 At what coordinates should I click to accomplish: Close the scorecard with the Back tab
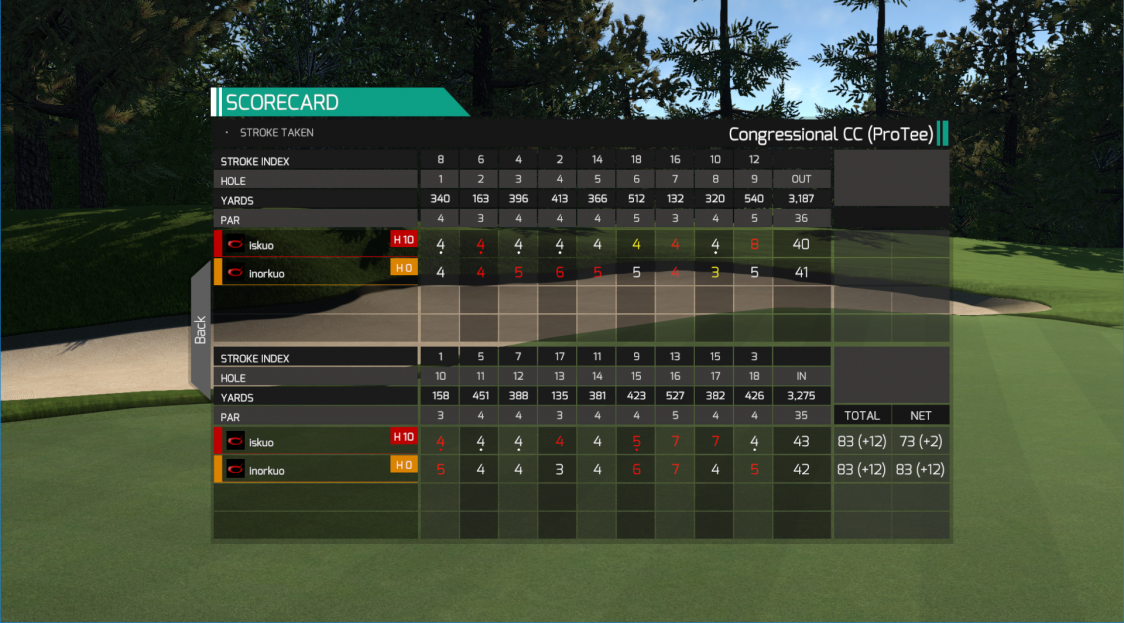pyautogui.click(x=201, y=330)
